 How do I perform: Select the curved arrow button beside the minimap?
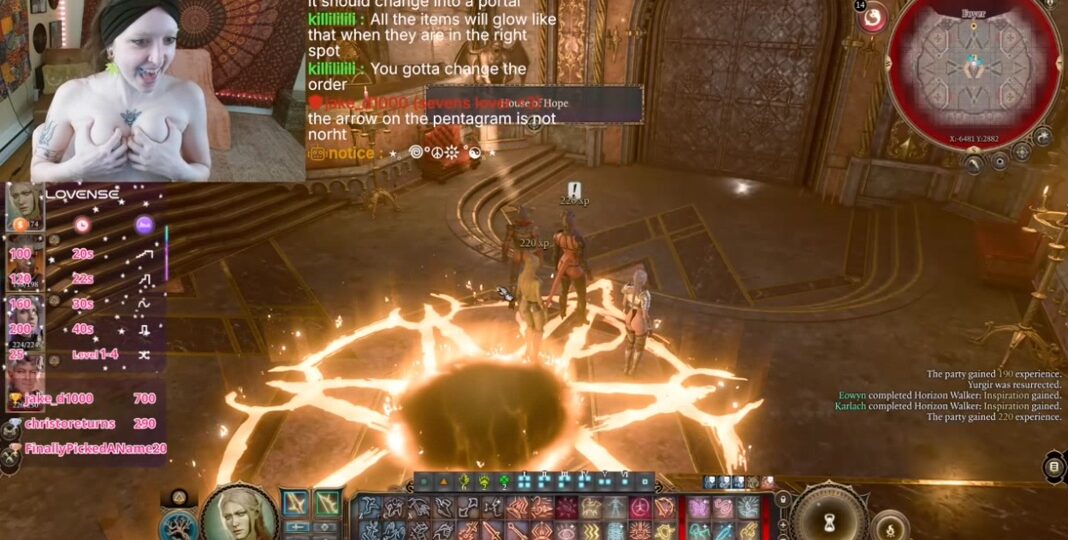pos(1042,137)
